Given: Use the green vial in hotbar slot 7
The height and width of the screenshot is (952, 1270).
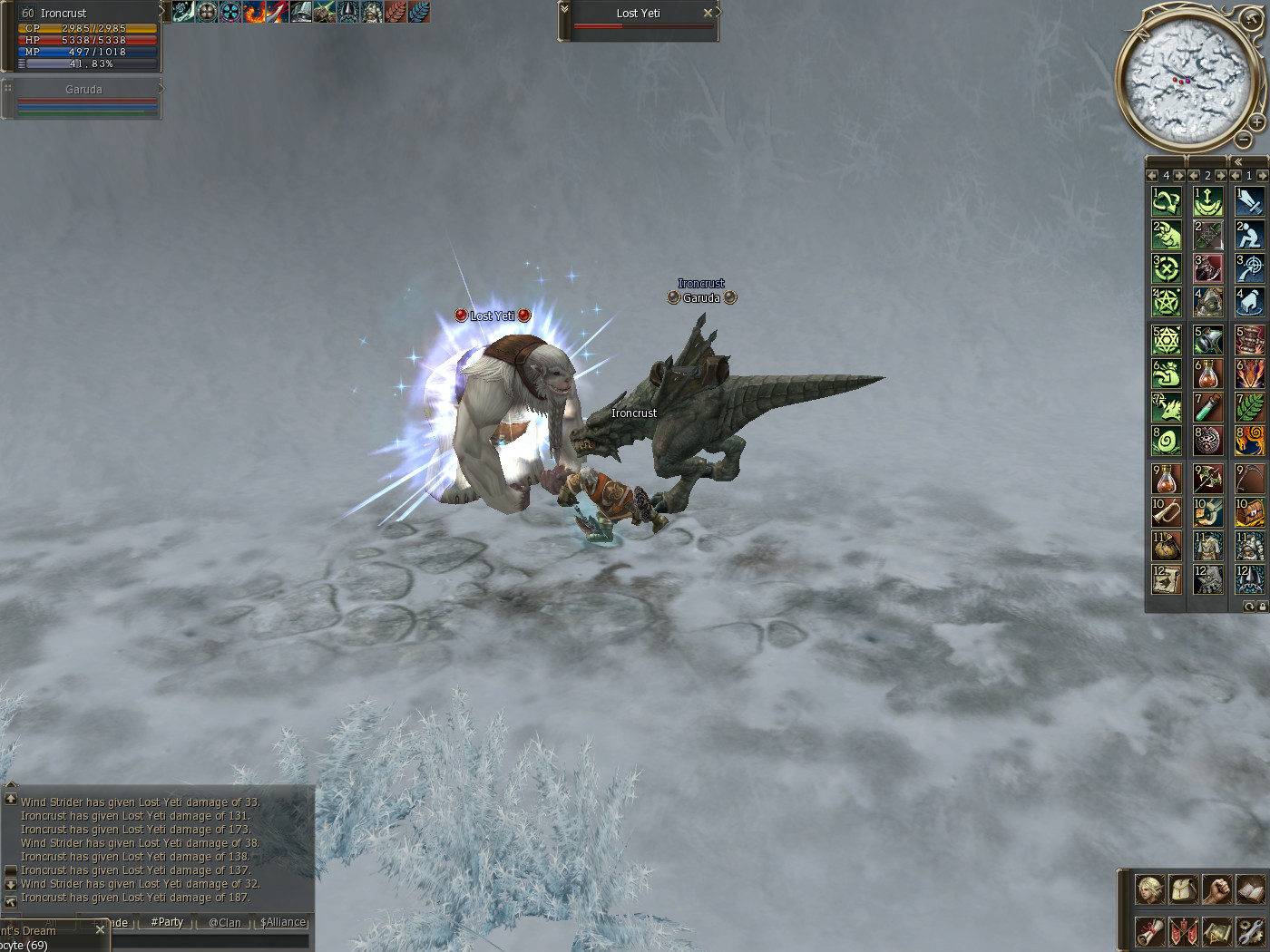Looking at the screenshot, I should pyautogui.click(x=1207, y=407).
